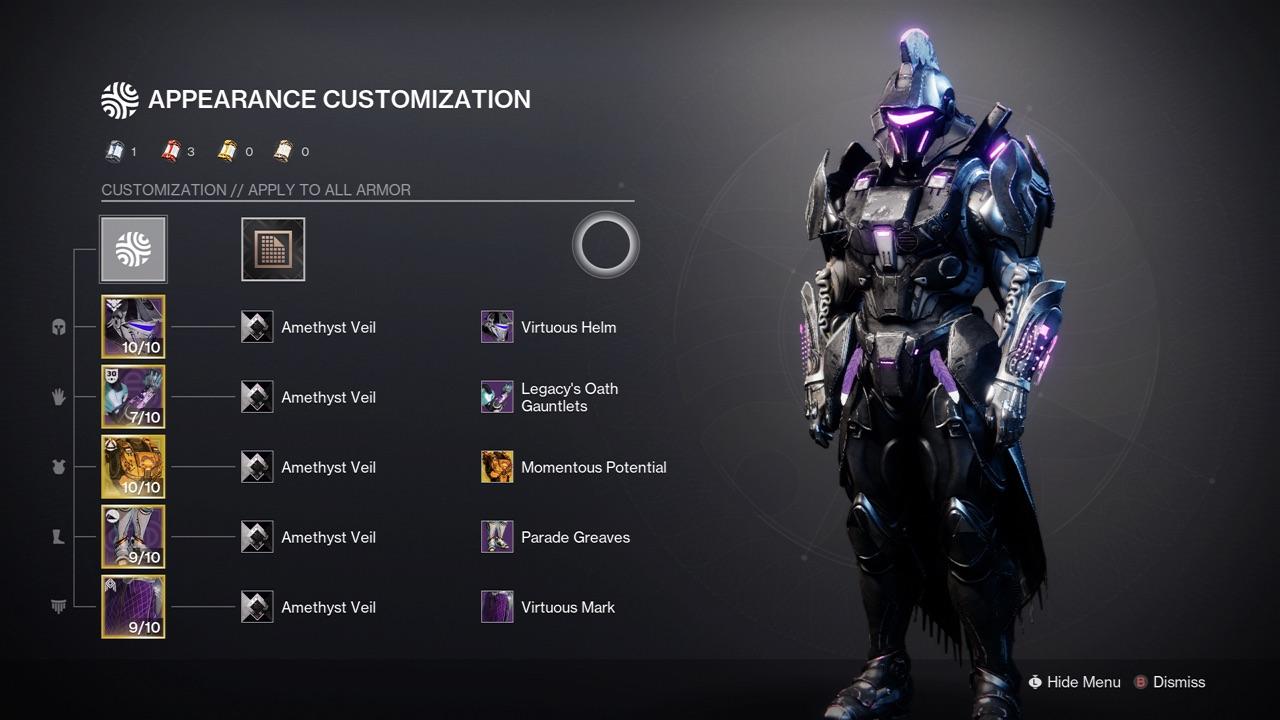Select the leg armor icon on left sidebar
The height and width of the screenshot is (720, 1280).
tap(59, 537)
